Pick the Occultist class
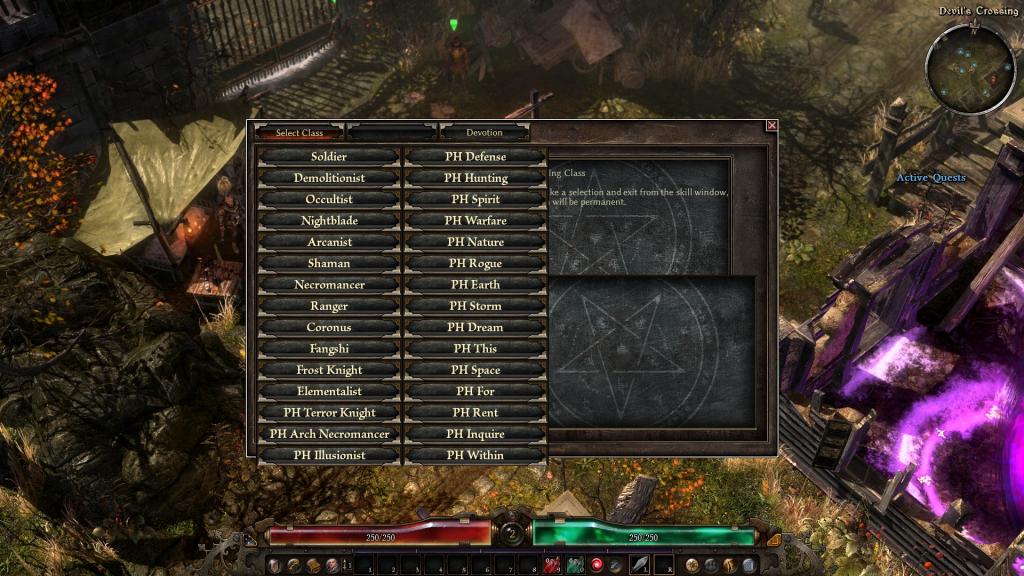This screenshot has height=576, width=1024. 329,199
